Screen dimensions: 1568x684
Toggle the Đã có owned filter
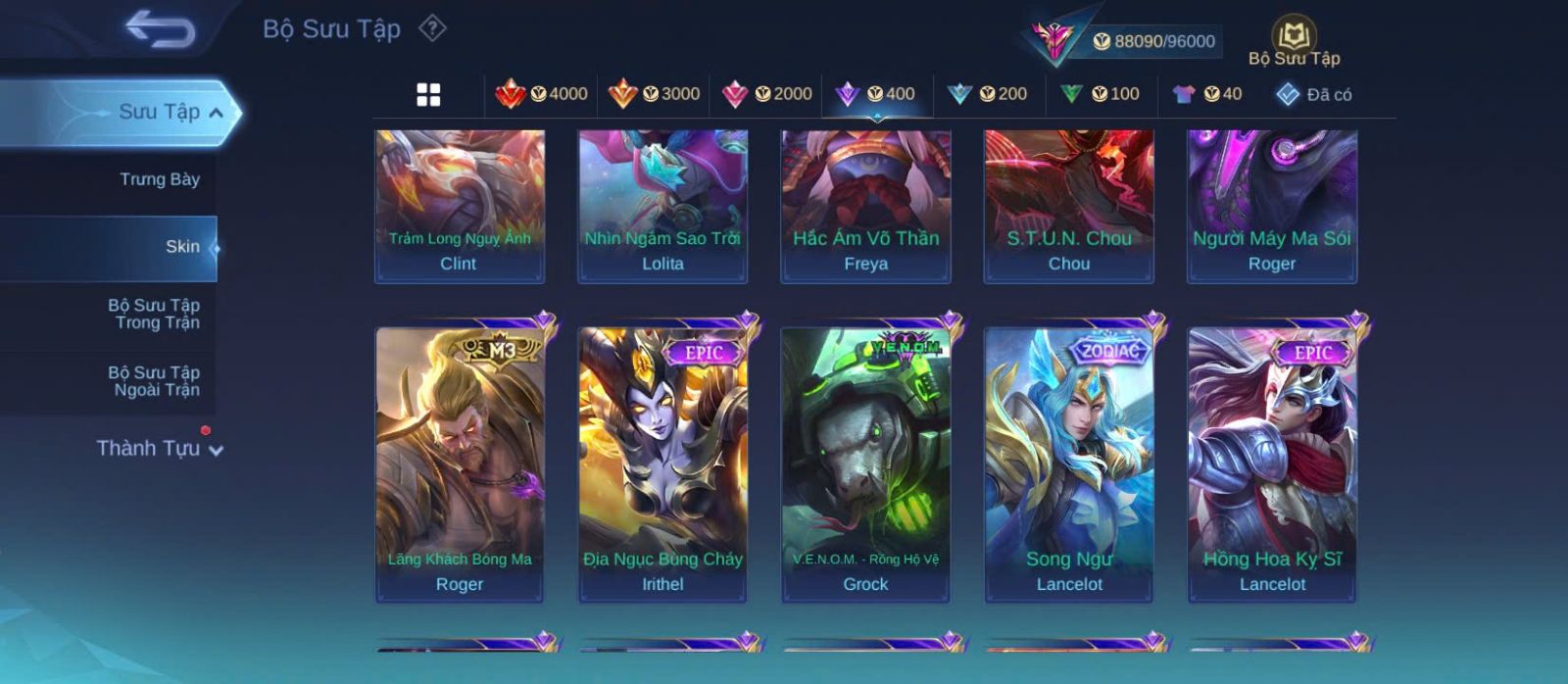coord(1313,95)
